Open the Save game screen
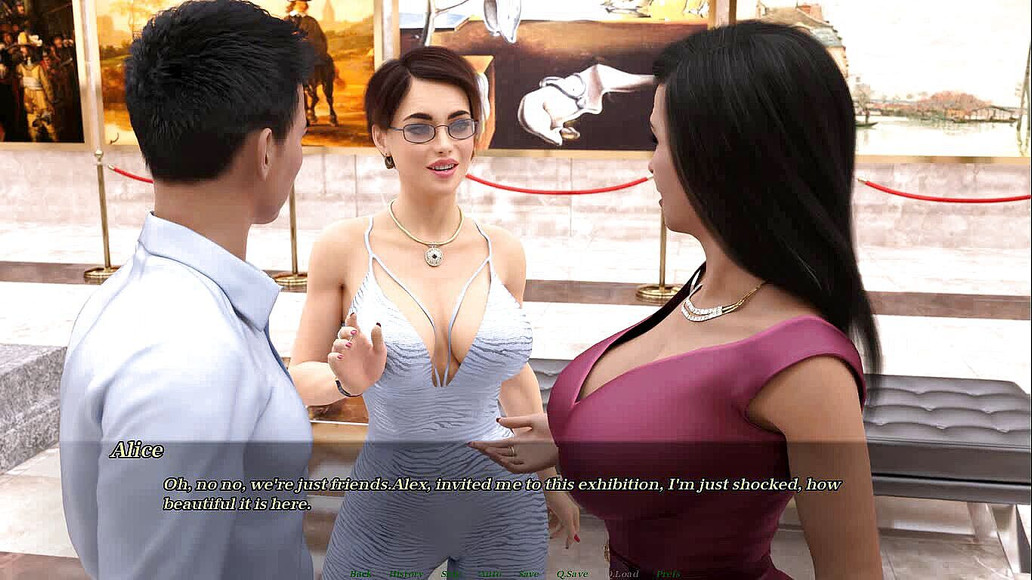 tap(528, 574)
